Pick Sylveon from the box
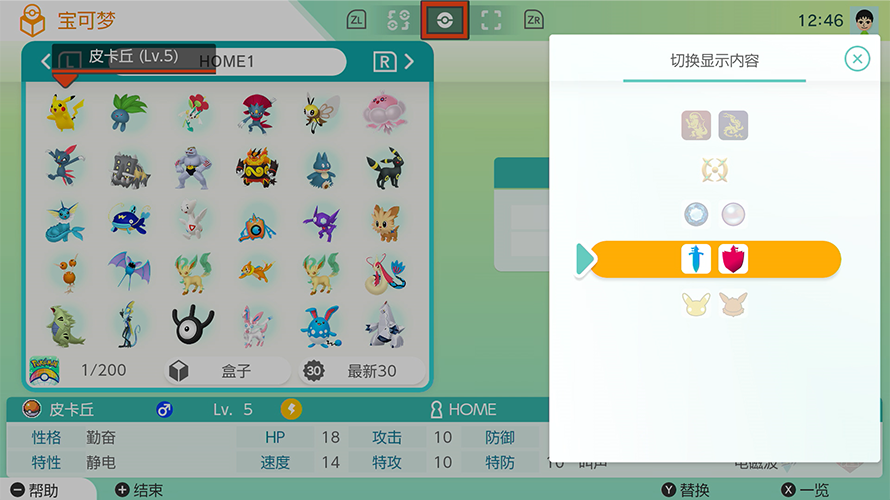The width and height of the screenshot is (890, 500). [x=257, y=325]
